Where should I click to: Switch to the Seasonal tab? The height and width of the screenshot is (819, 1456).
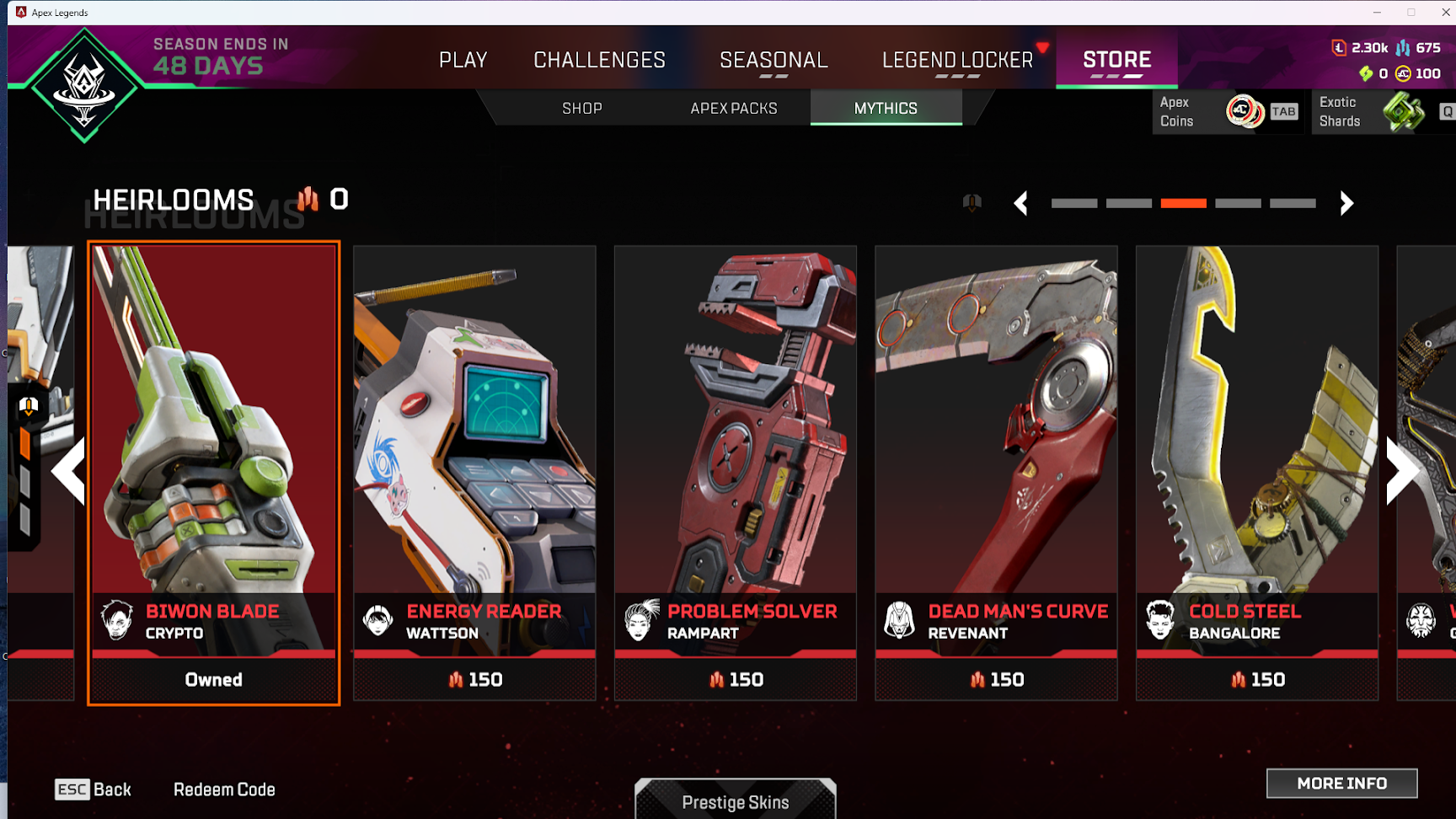[773, 60]
